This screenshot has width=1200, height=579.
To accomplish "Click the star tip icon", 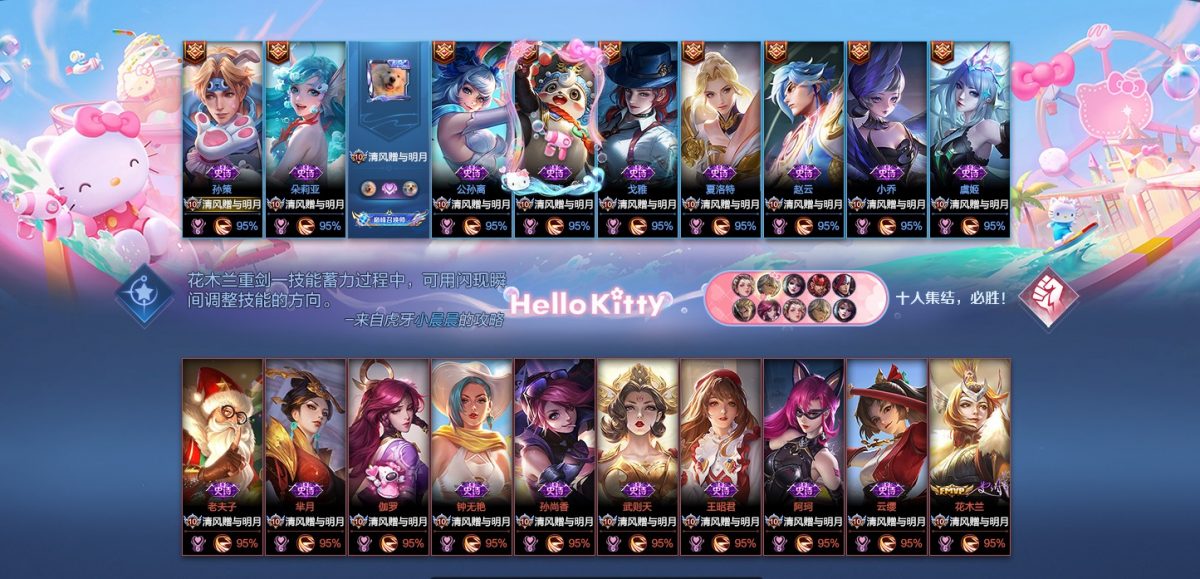I will pyautogui.click(x=146, y=297).
